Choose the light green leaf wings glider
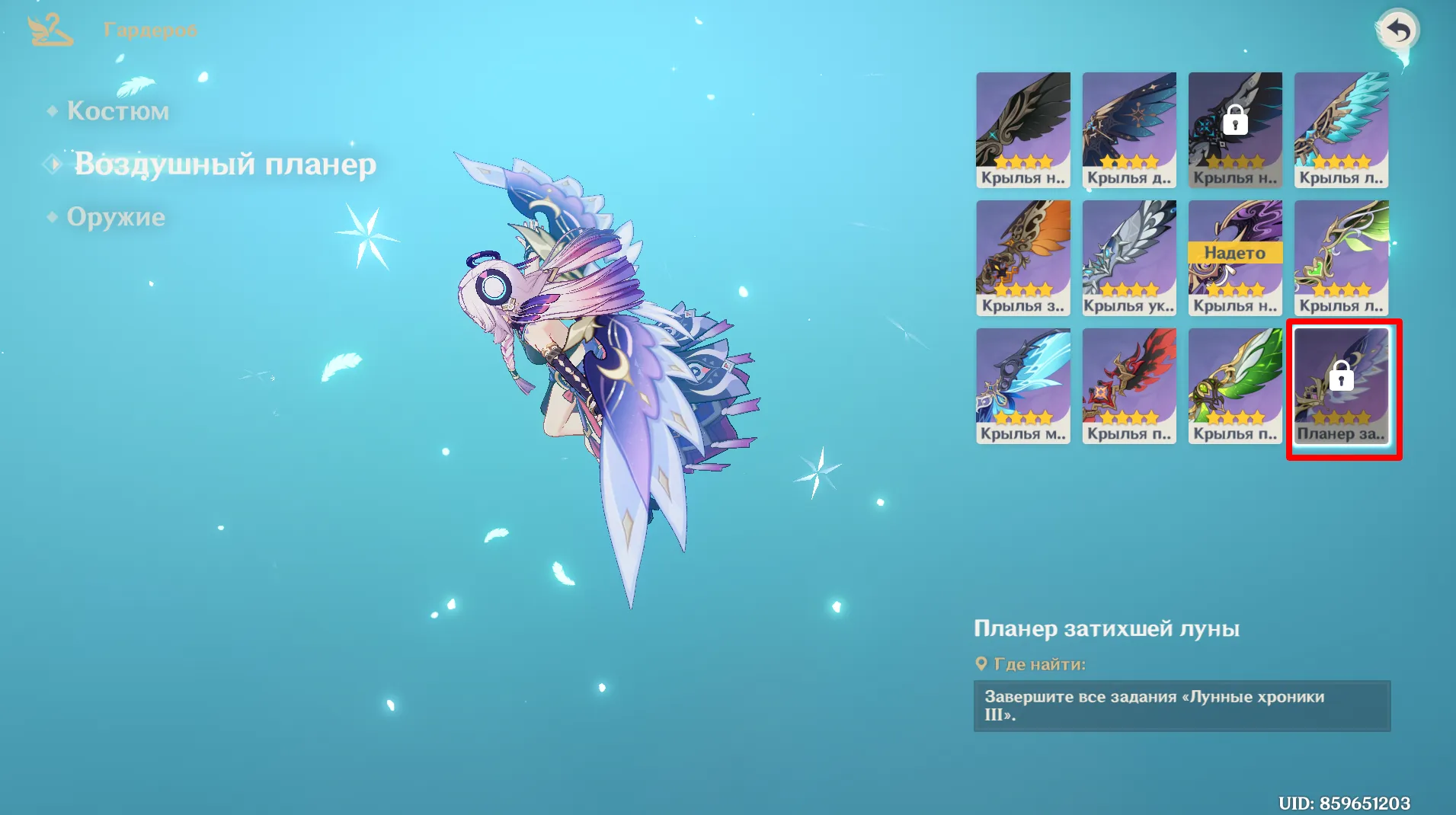 click(1341, 257)
